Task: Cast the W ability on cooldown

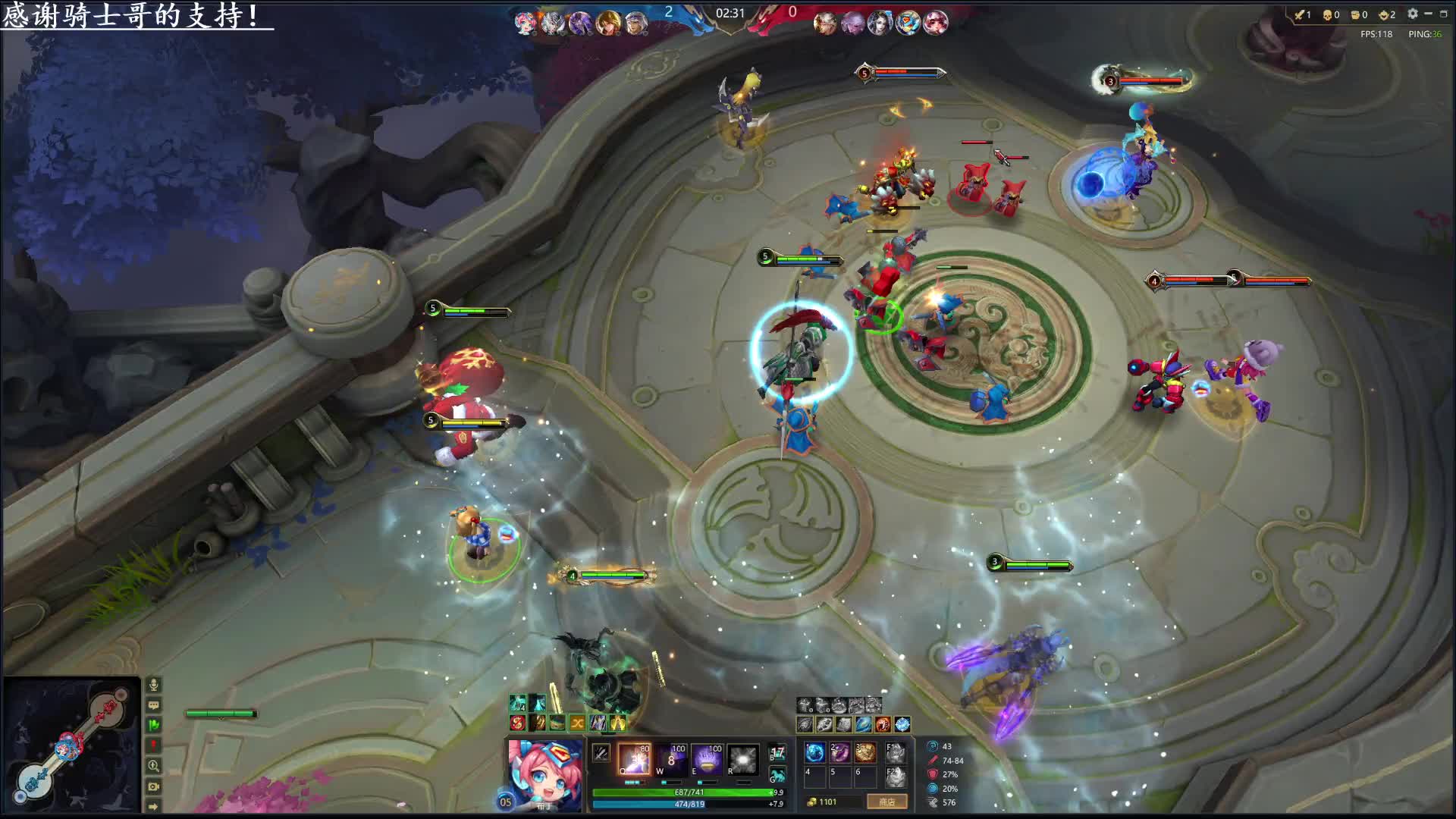Action: pyautogui.click(x=671, y=759)
